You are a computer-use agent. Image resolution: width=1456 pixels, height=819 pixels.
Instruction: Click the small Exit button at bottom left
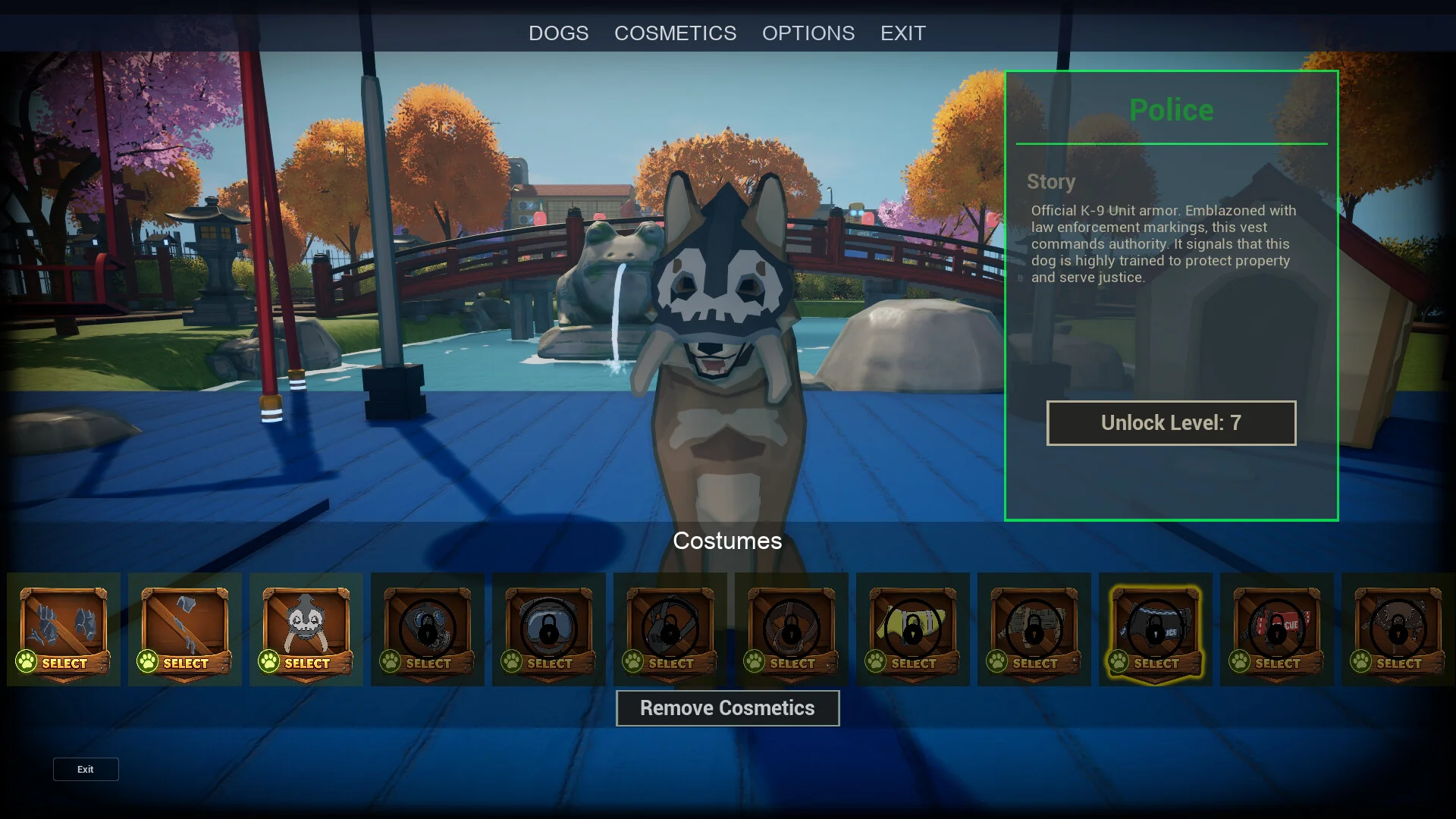[86, 769]
